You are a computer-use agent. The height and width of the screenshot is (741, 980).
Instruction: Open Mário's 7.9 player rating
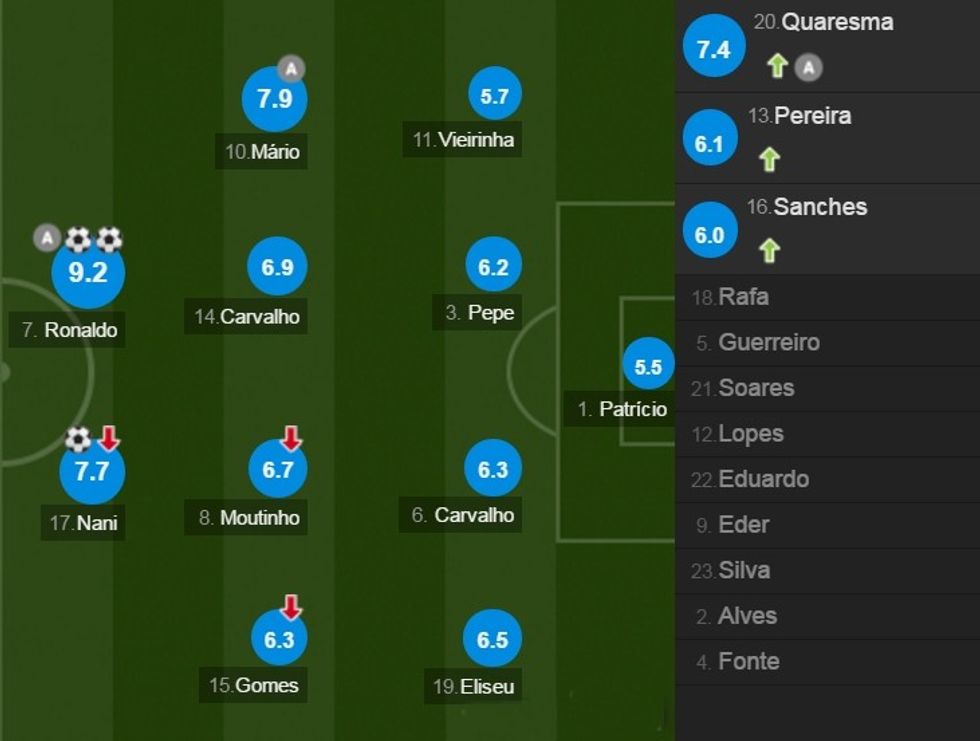pyautogui.click(x=274, y=99)
